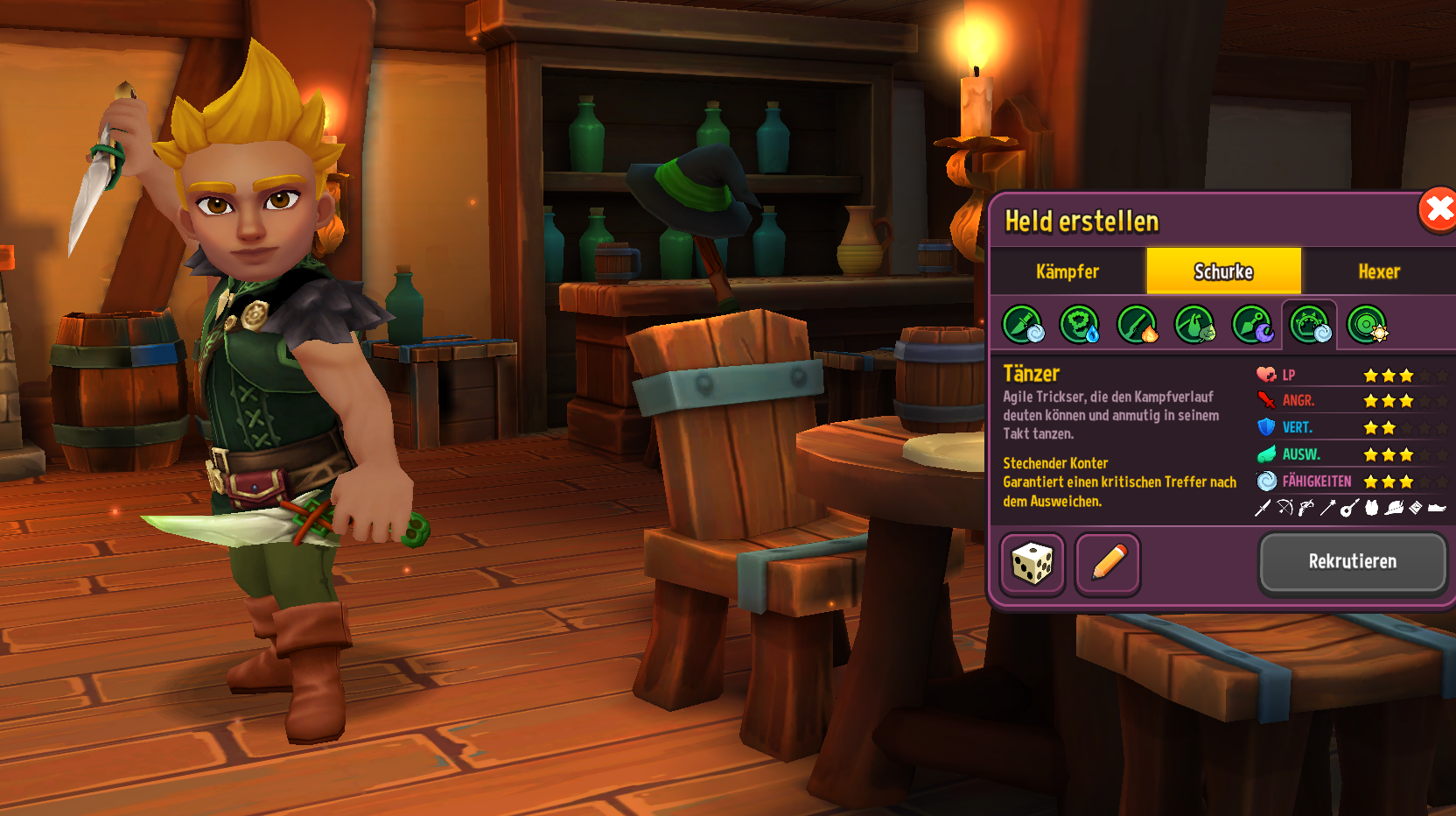The width and height of the screenshot is (1456, 816).
Task: Open the pencil edit hero button
Action: point(1107,564)
